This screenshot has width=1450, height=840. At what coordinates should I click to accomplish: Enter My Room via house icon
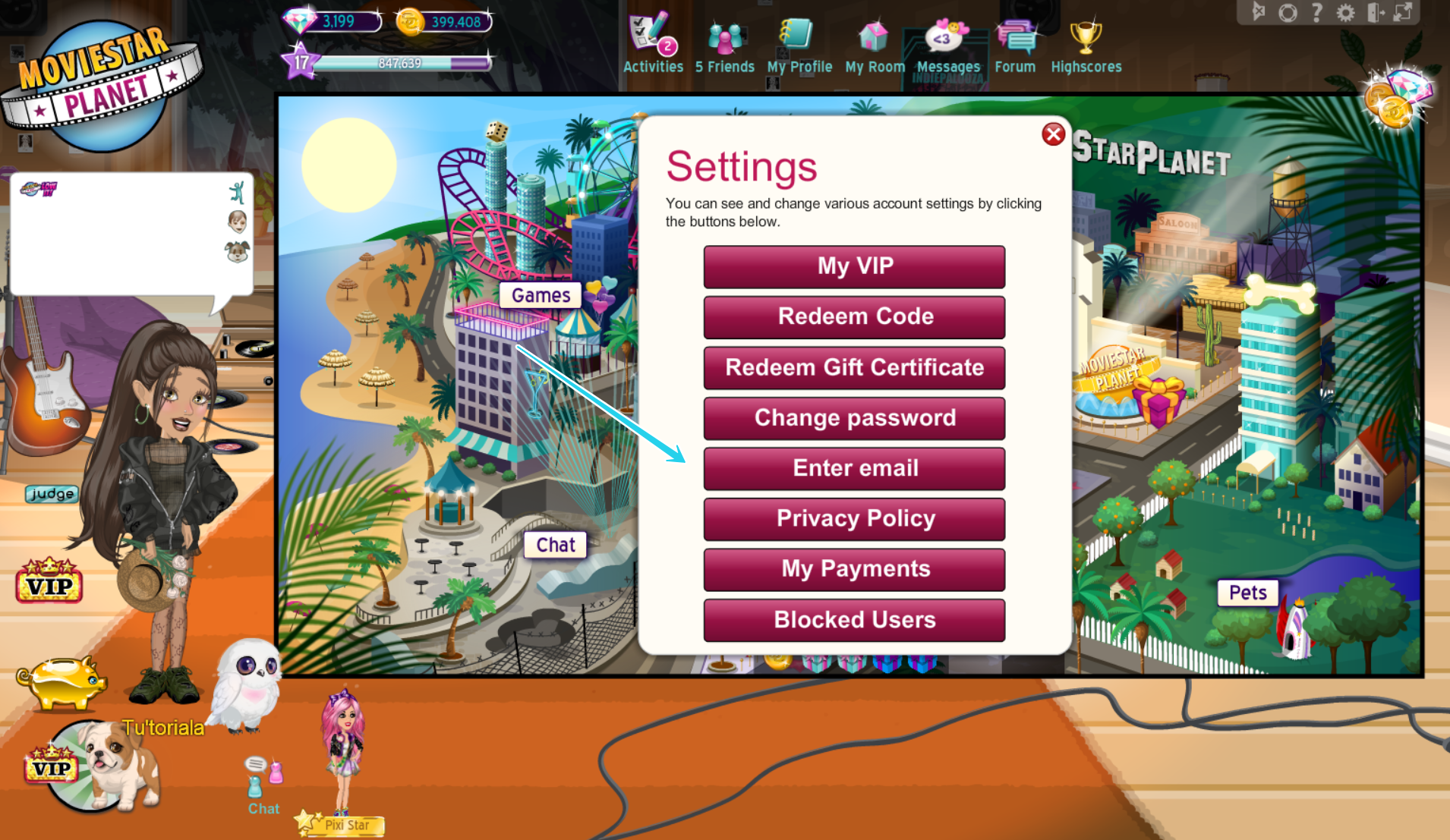(873, 36)
